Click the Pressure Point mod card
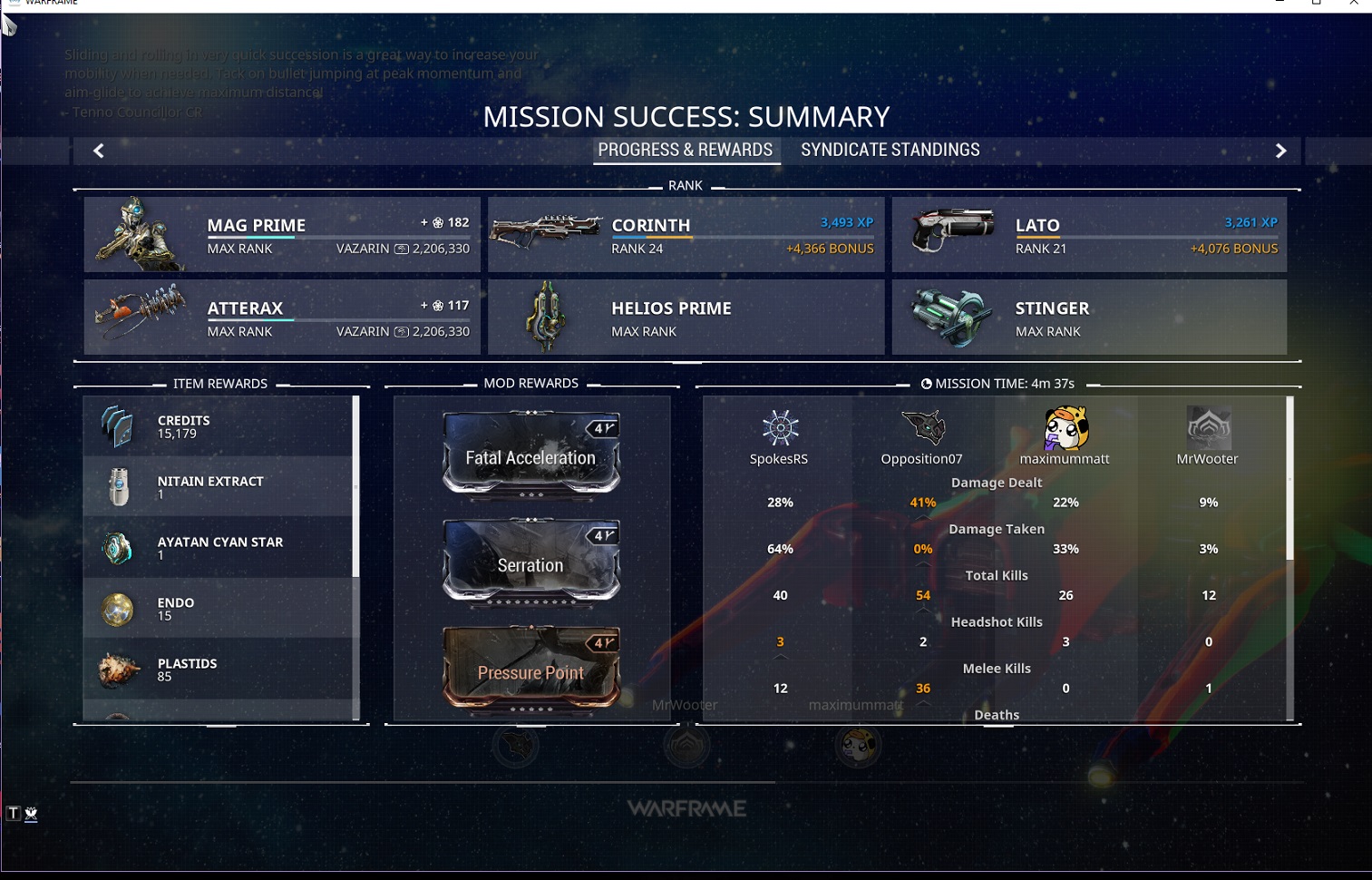Viewport: 1372px width, 880px height. coord(531,670)
